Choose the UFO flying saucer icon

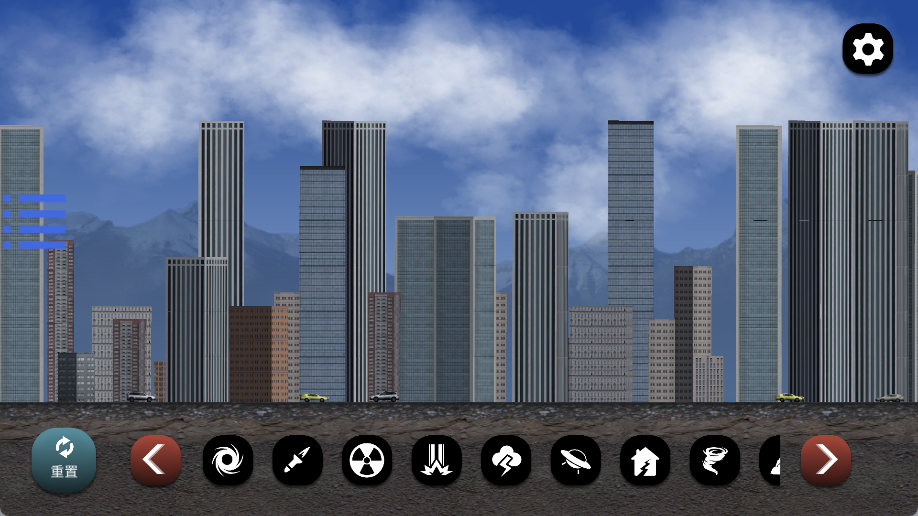(576, 460)
